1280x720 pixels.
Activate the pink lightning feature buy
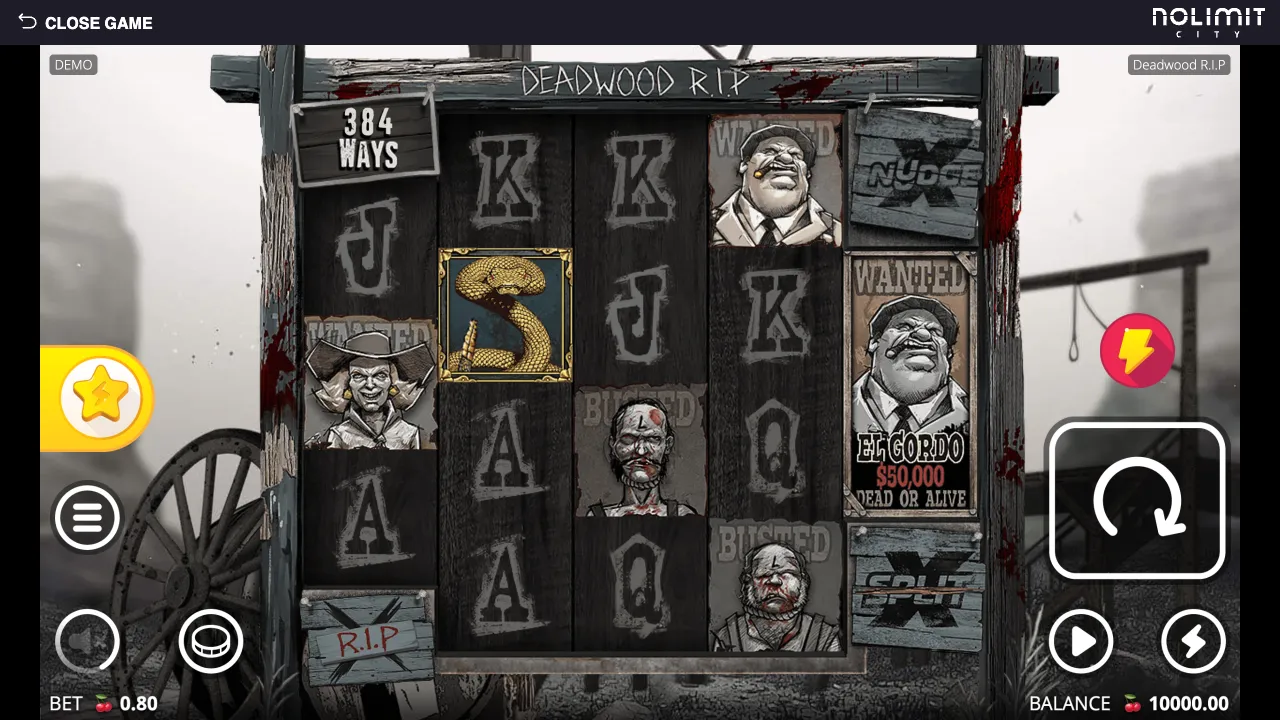[x=1137, y=350]
